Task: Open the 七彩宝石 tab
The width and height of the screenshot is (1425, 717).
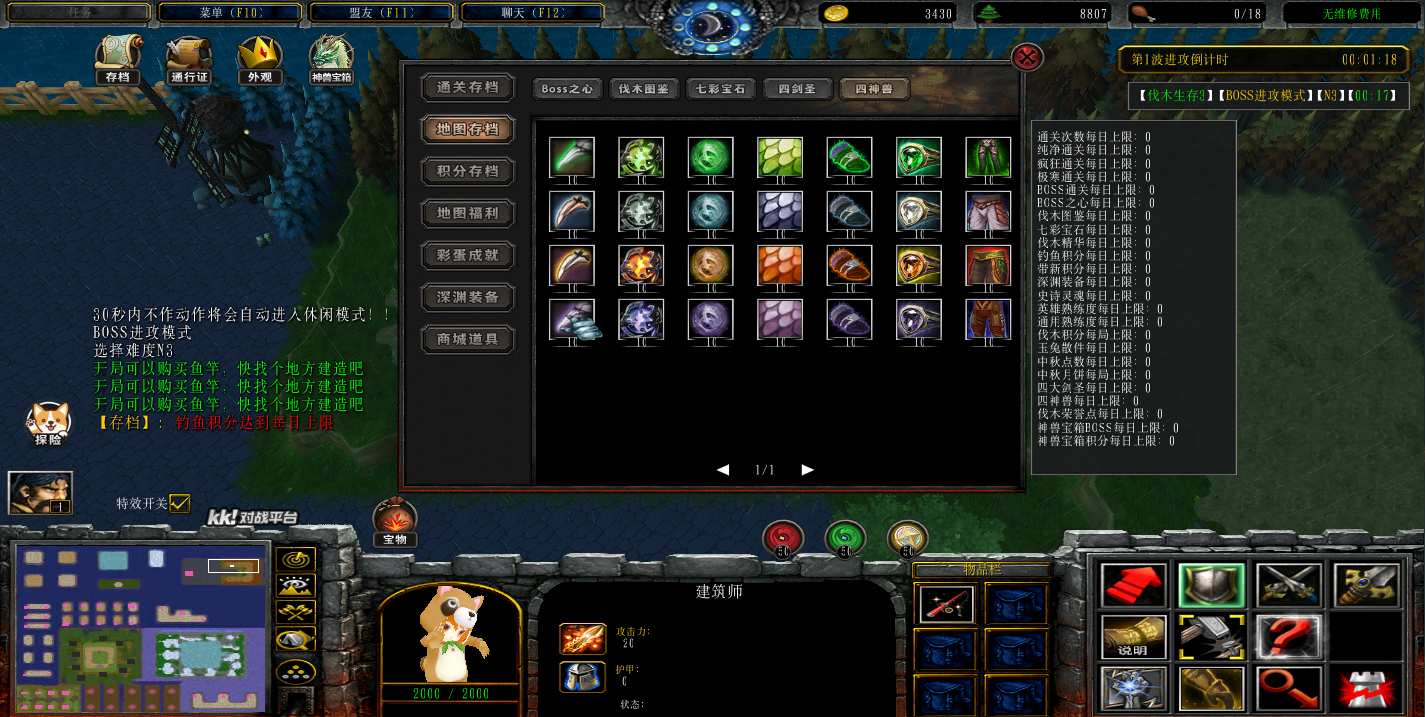Action: 721,89
